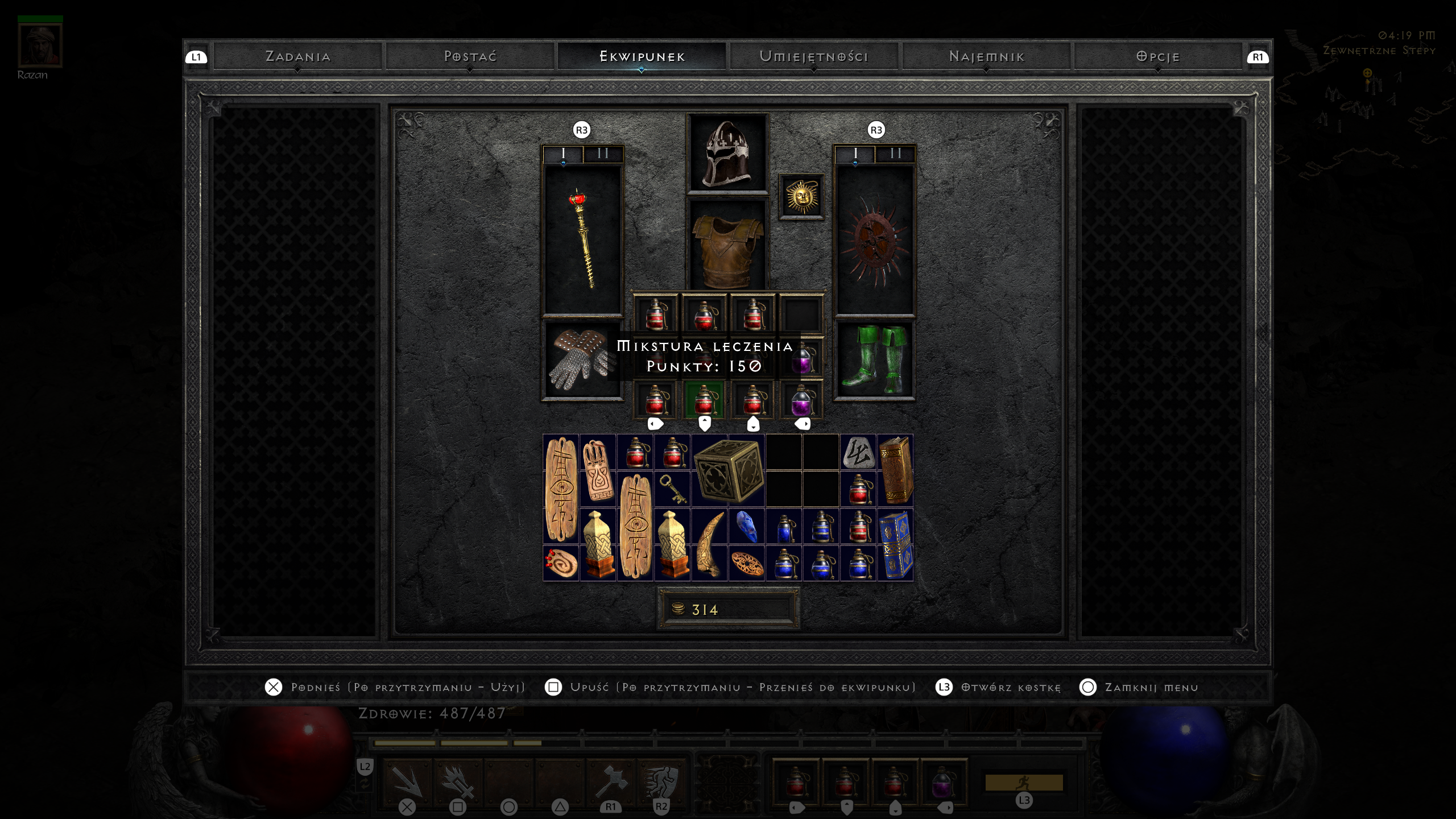Viewport: 1456px width, 819px height.
Task: Select the equipped helmet slot
Action: tap(727, 154)
